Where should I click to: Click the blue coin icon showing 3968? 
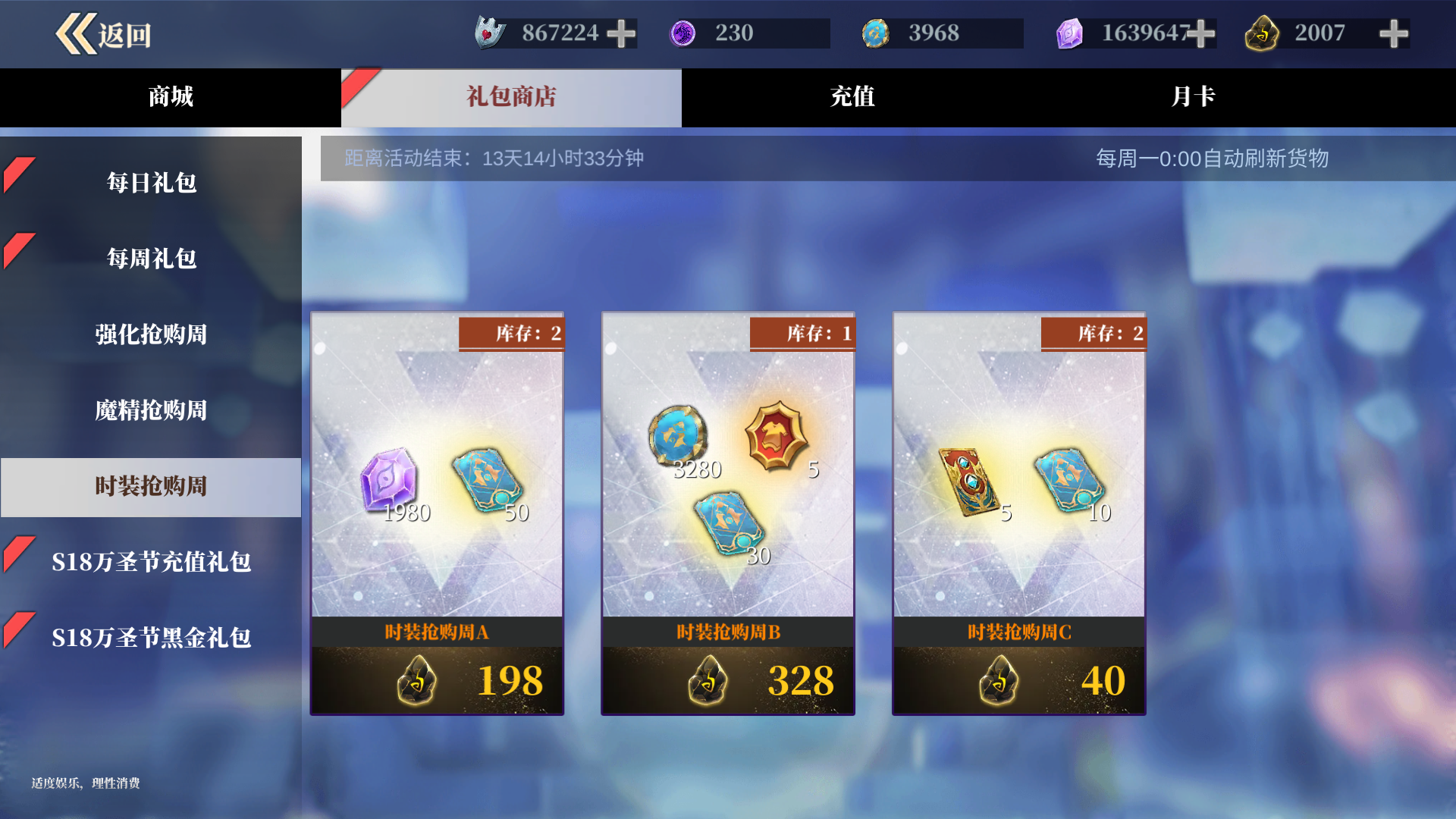click(x=876, y=33)
